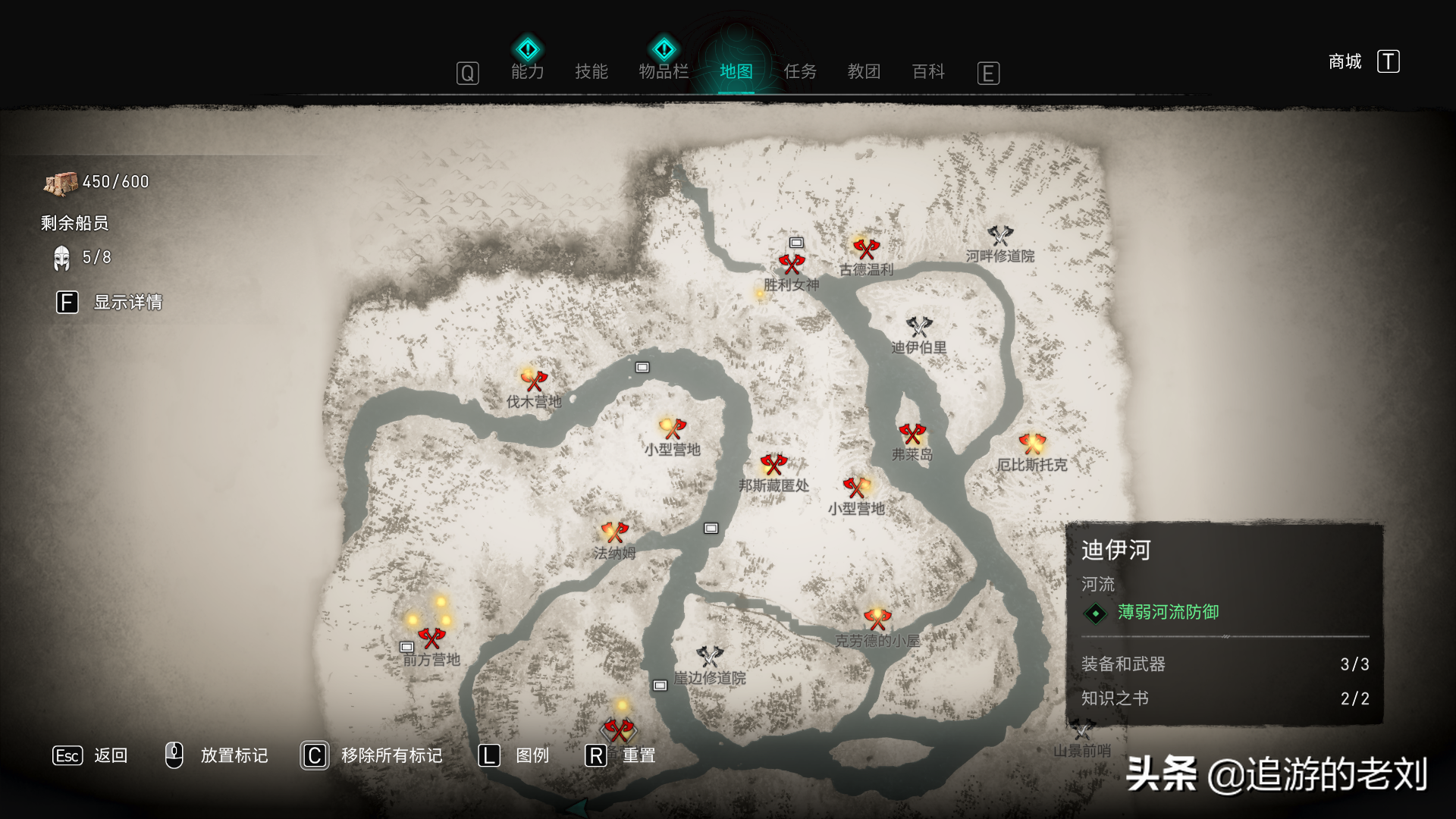Select the 邦斯藏匿处 raid marker
The image size is (1456, 819).
pyautogui.click(x=773, y=464)
